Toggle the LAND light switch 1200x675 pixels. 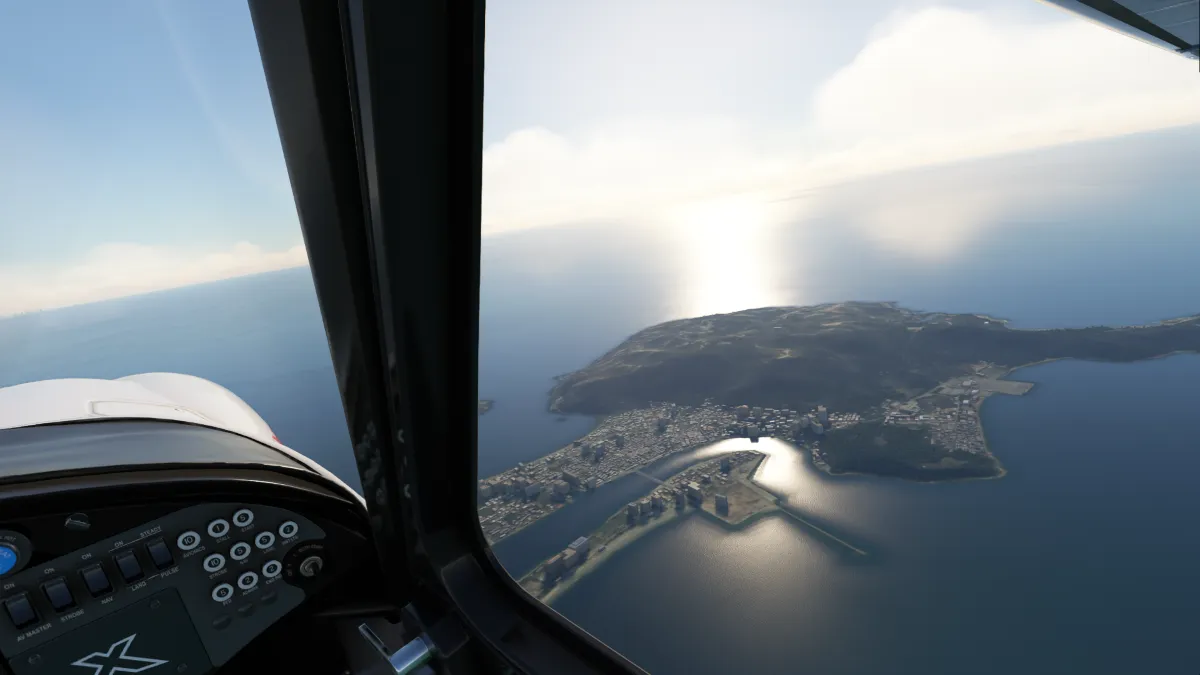(x=128, y=566)
